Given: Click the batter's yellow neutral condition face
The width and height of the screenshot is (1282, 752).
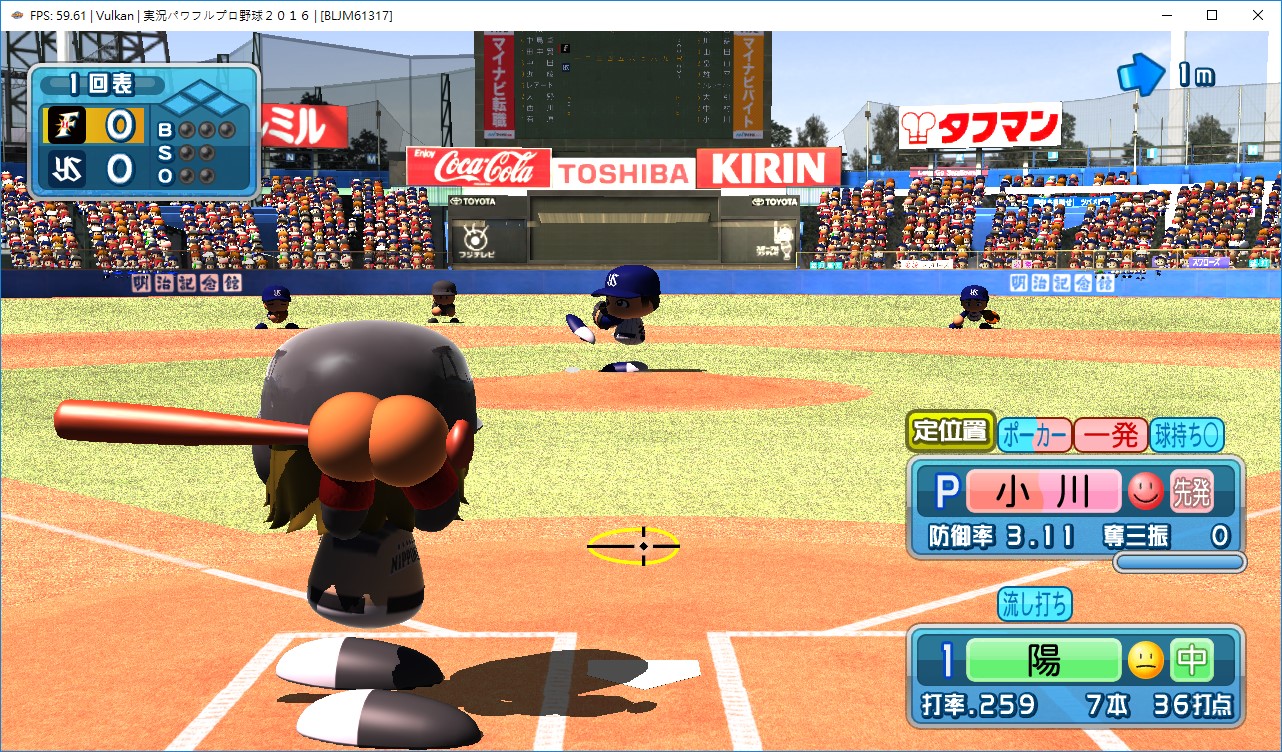Looking at the screenshot, I should [x=1146, y=660].
